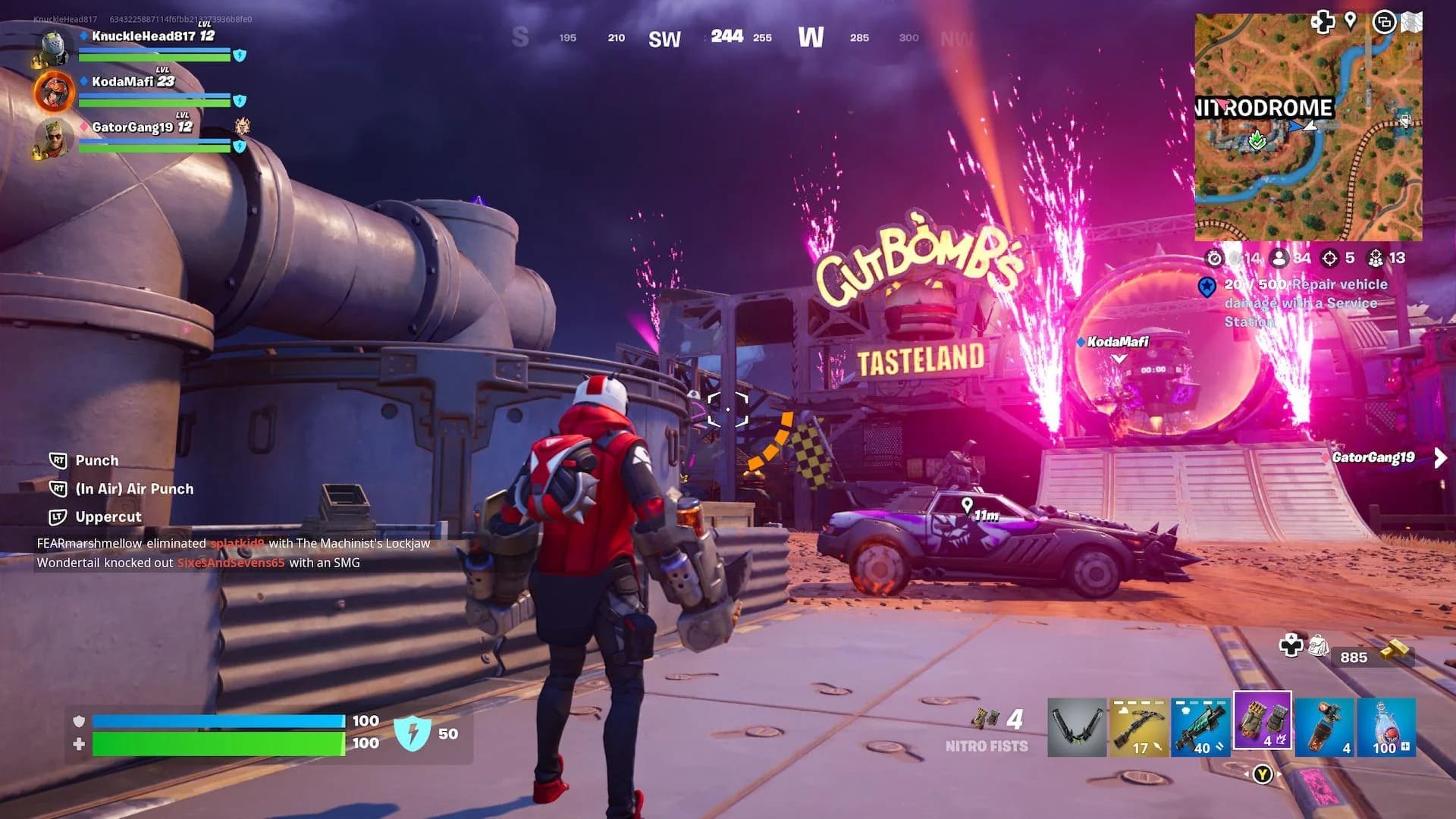This screenshot has width=1456, height=819.
Task: Select the pickaxe harvesting tool slot
Action: click(1076, 728)
